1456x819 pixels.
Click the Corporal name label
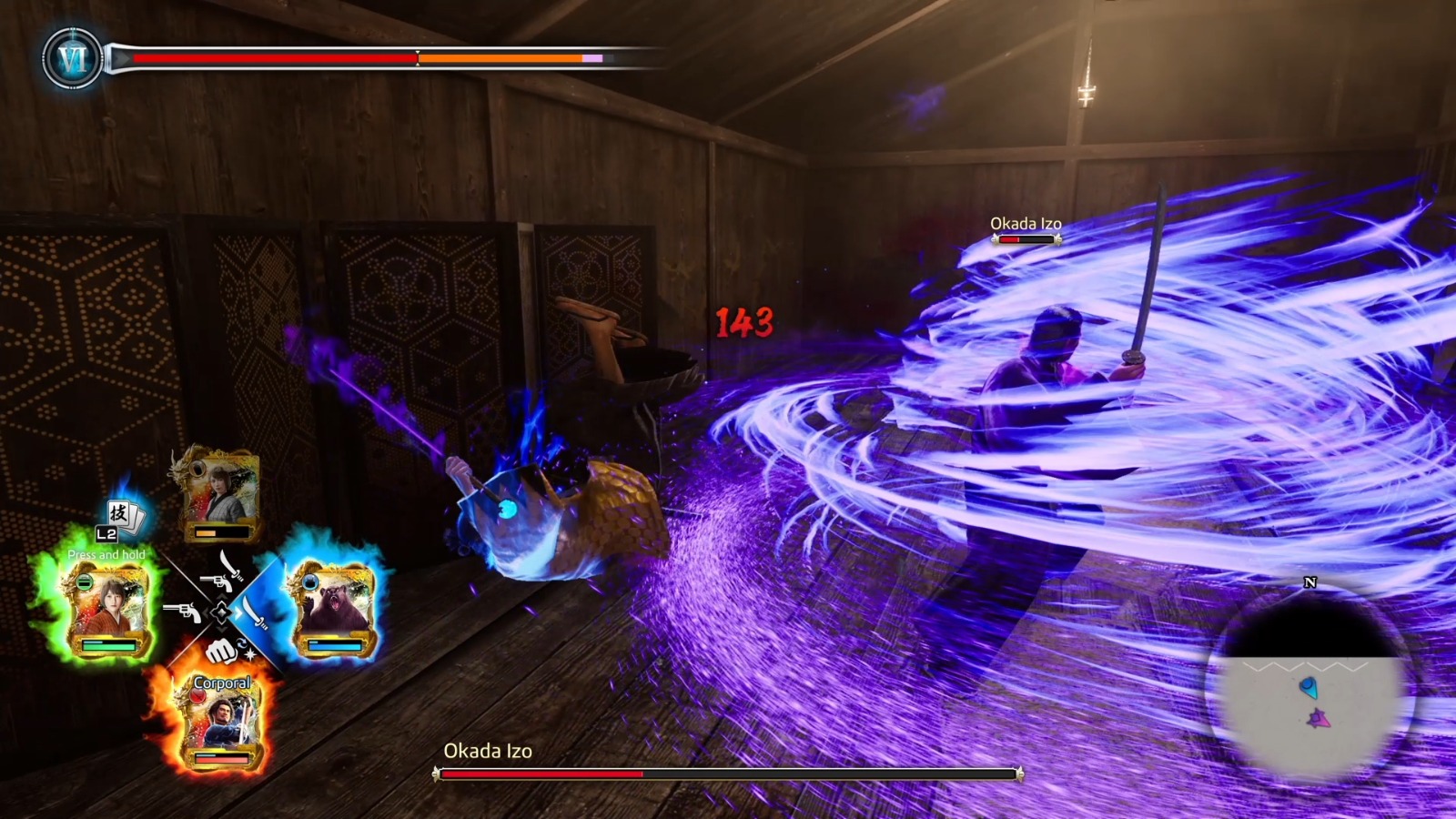tap(222, 682)
